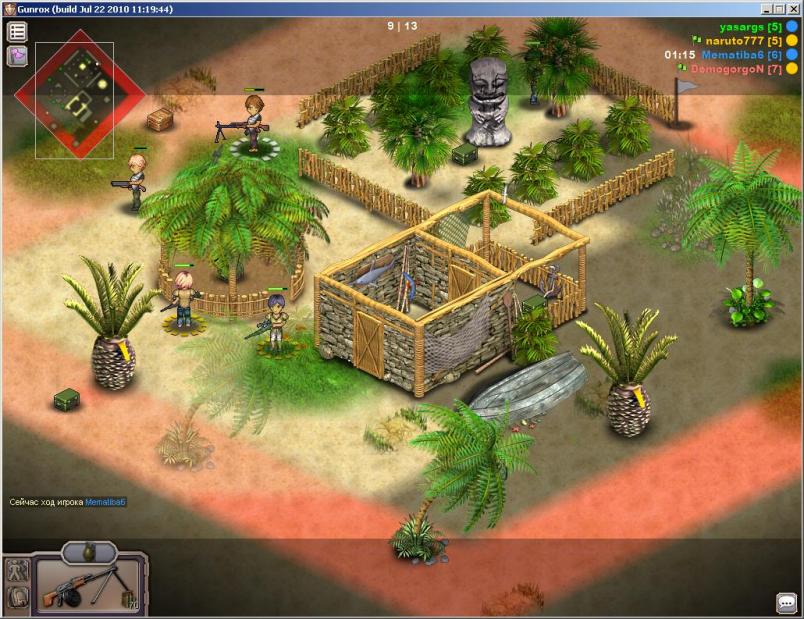
Task: Click the diamond-shaped minimap
Action: pos(82,93)
